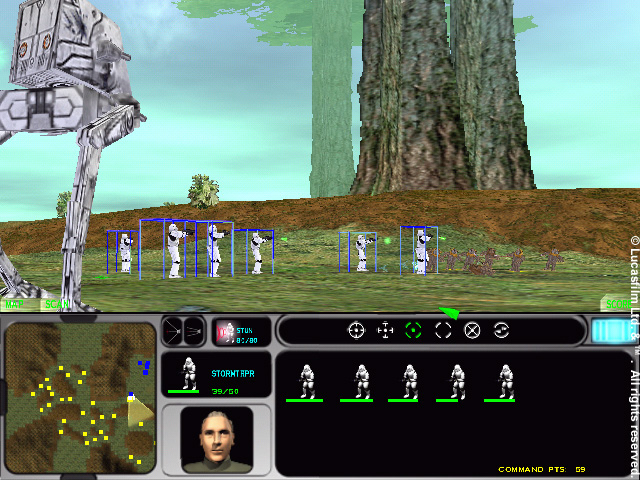This screenshot has height=480, width=640.
Task: Click the battlefield minimap
Action: (x=80, y=397)
